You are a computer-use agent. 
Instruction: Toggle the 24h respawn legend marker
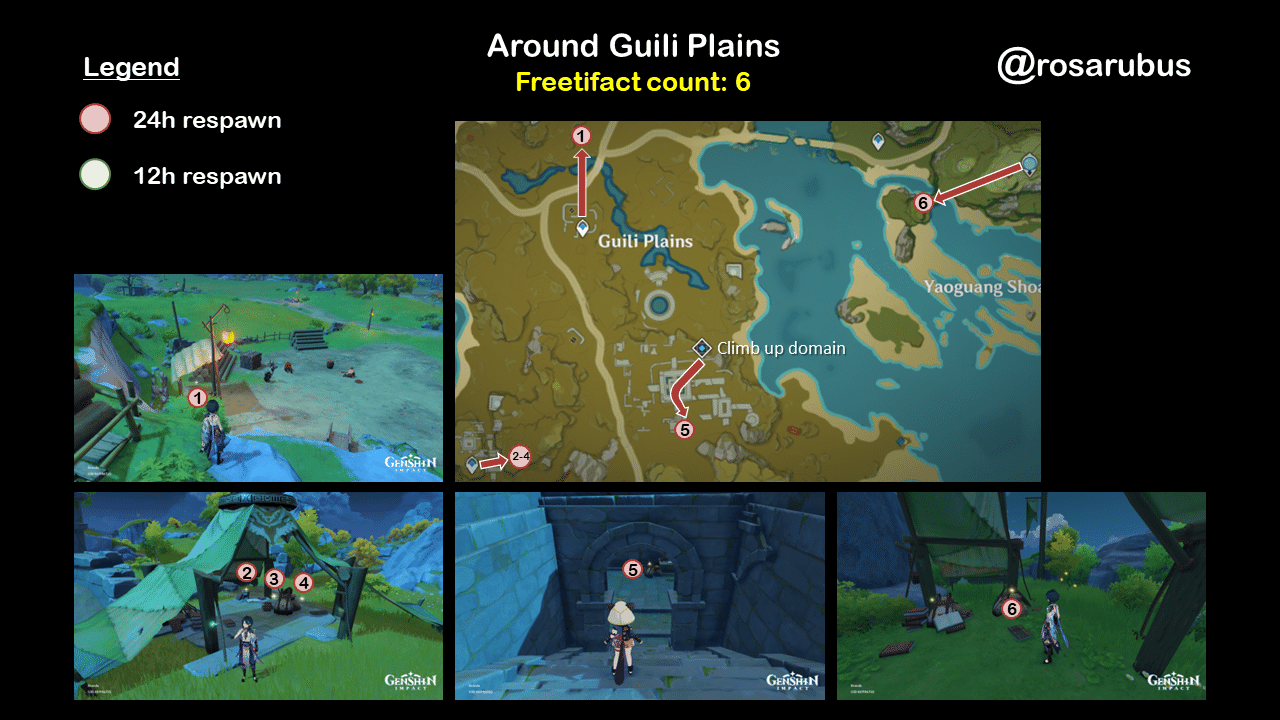click(x=93, y=119)
